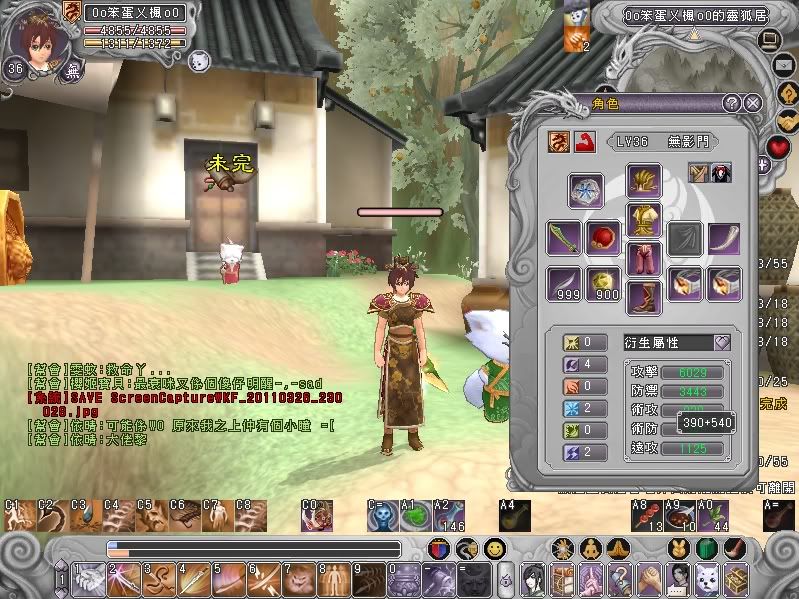Click the snowflake emblem slot
Image resolution: width=799 pixels, height=599 pixels.
[586, 189]
